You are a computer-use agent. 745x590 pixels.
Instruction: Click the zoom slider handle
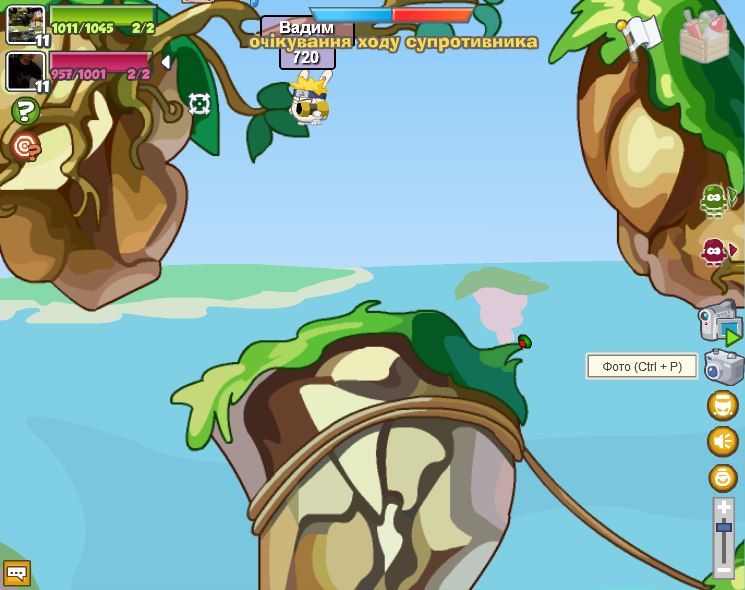tap(723, 527)
